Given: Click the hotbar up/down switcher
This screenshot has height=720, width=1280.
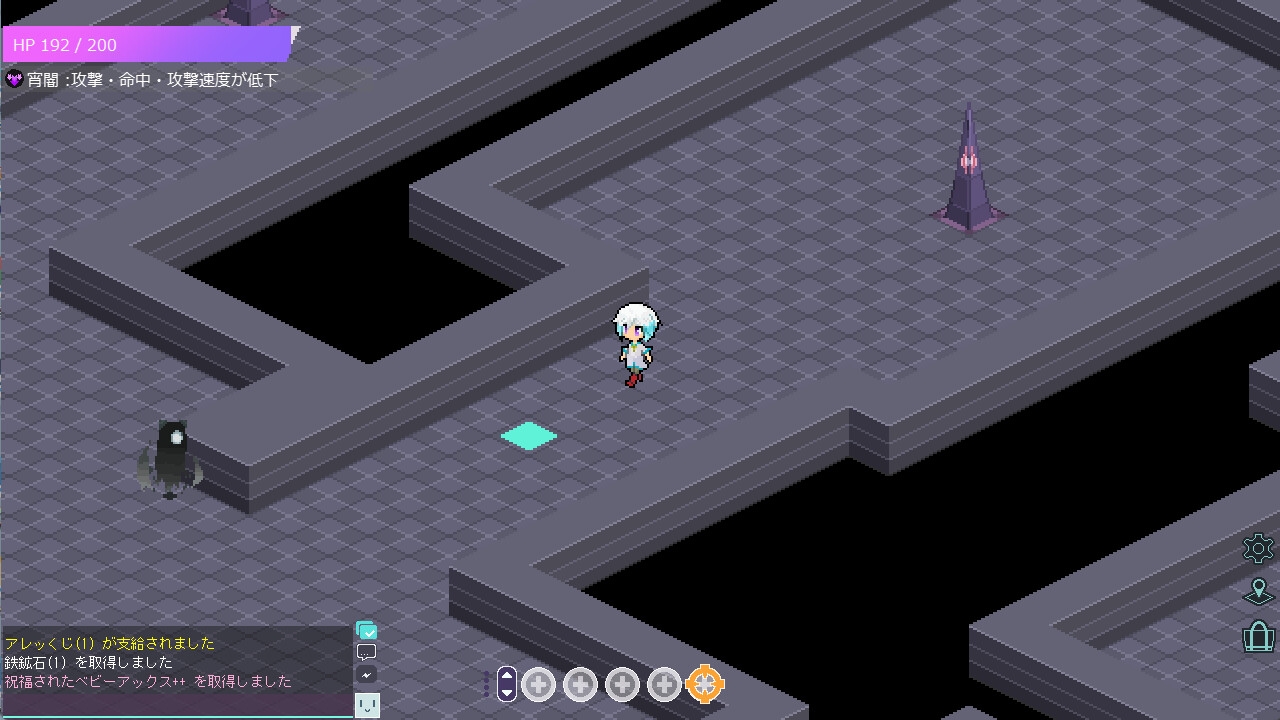Looking at the screenshot, I should 507,683.
